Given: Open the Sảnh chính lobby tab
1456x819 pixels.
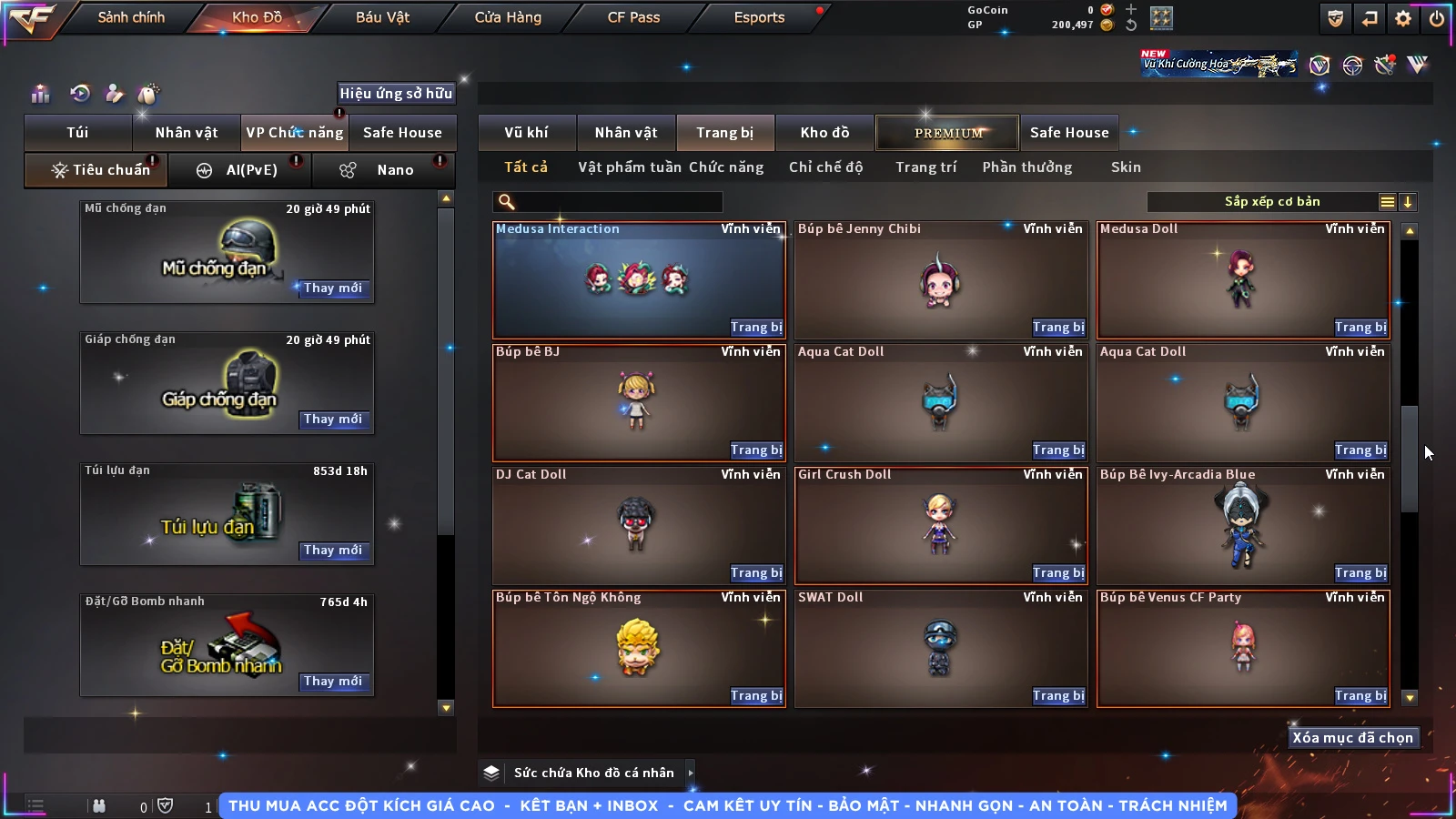Looking at the screenshot, I should 131,17.
